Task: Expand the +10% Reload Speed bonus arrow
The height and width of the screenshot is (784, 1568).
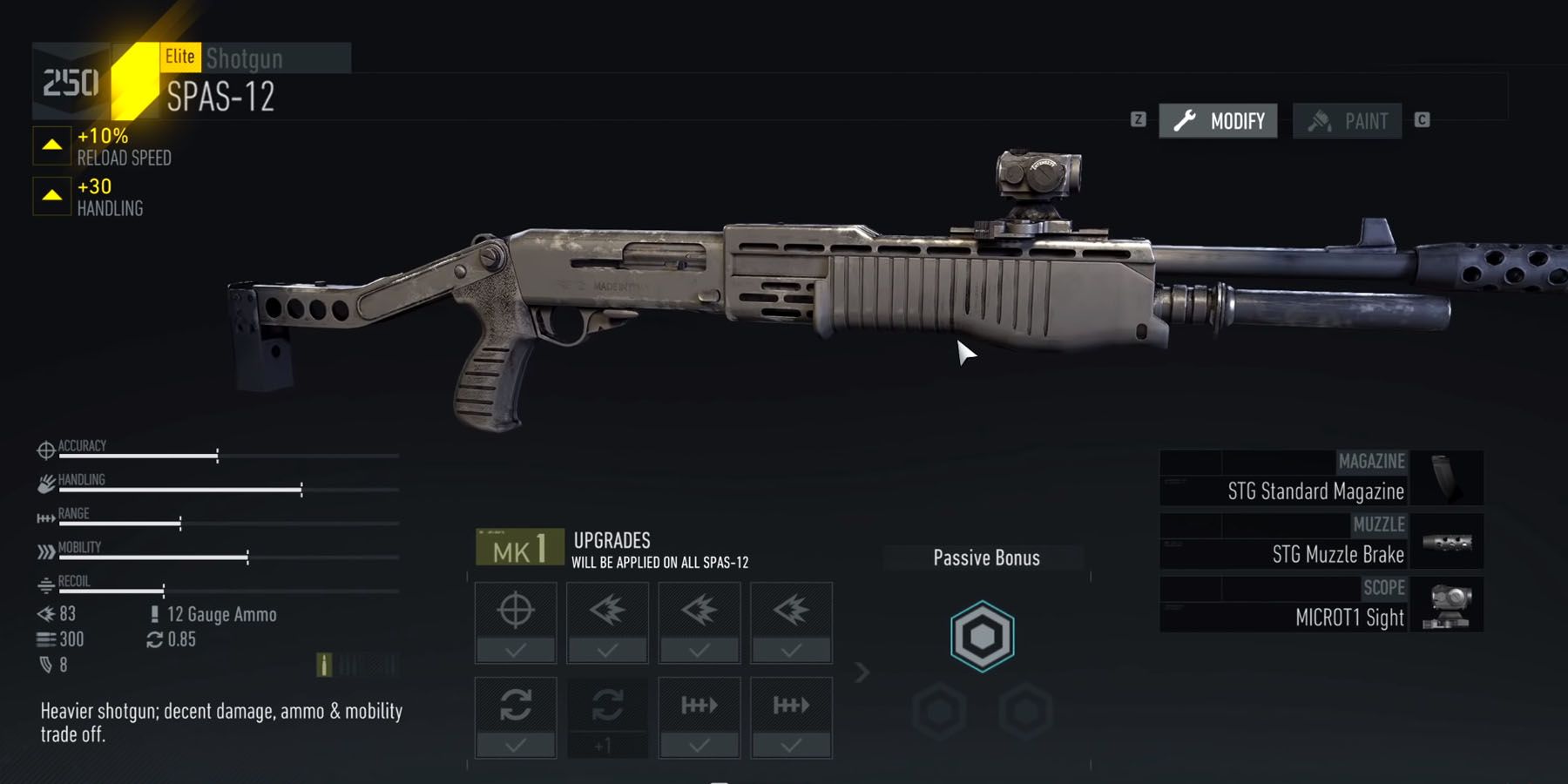Action: [x=51, y=145]
